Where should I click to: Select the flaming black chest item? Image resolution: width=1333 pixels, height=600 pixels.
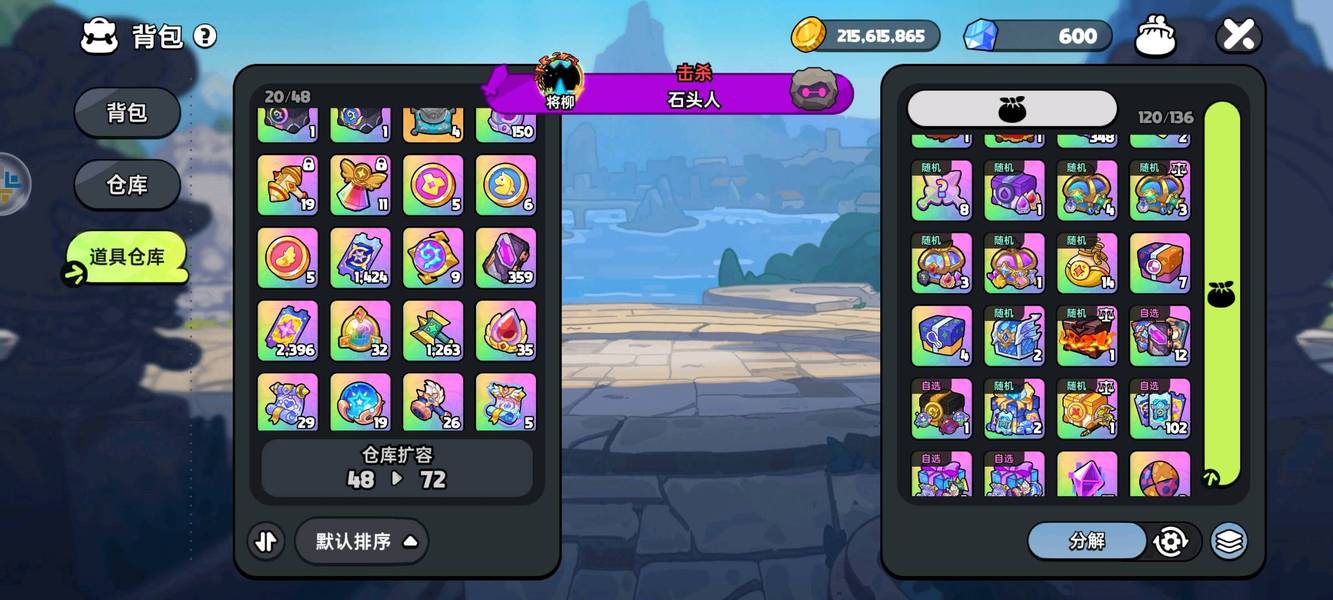tap(1087, 335)
